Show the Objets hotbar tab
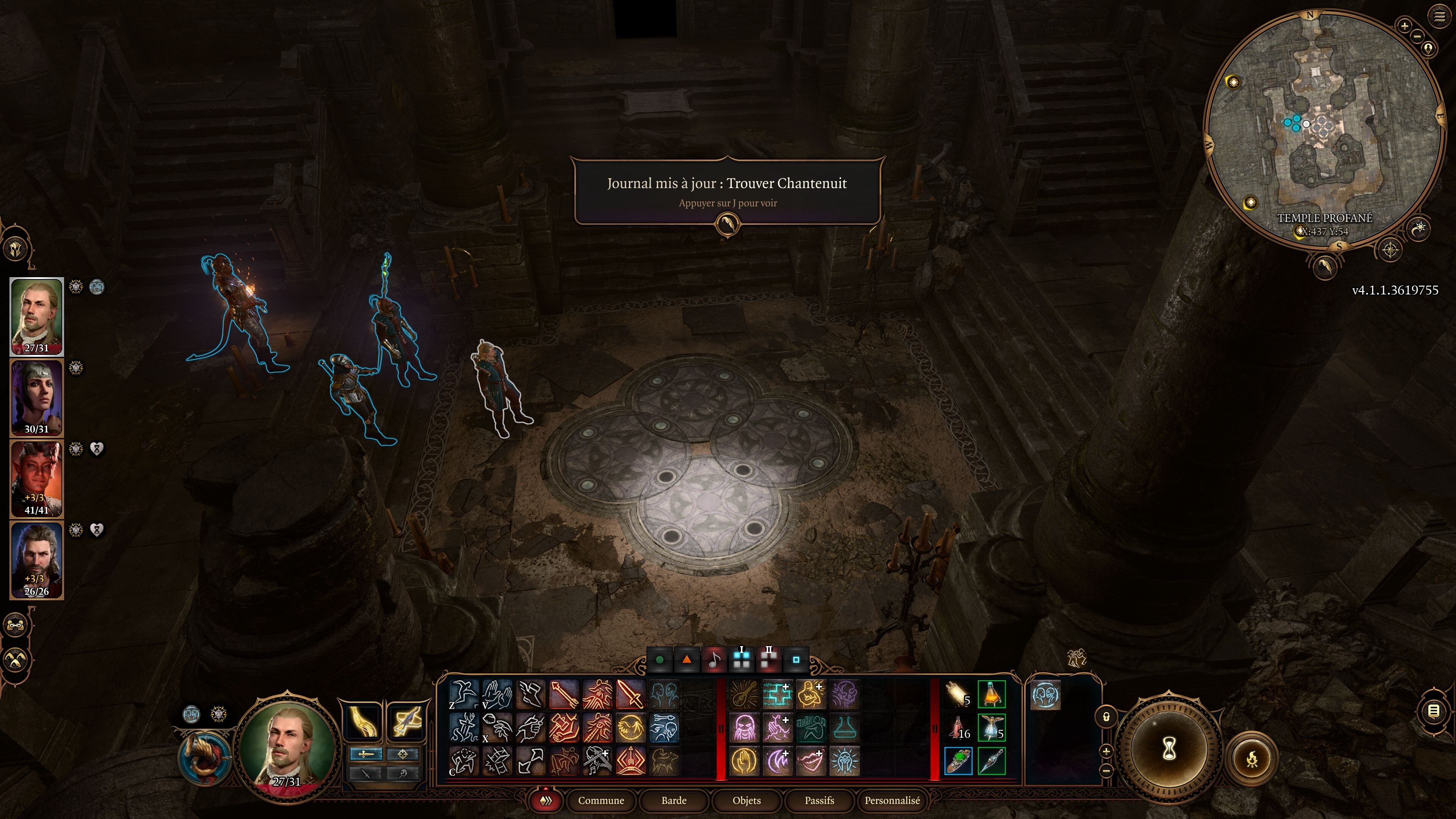 pos(747,800)
